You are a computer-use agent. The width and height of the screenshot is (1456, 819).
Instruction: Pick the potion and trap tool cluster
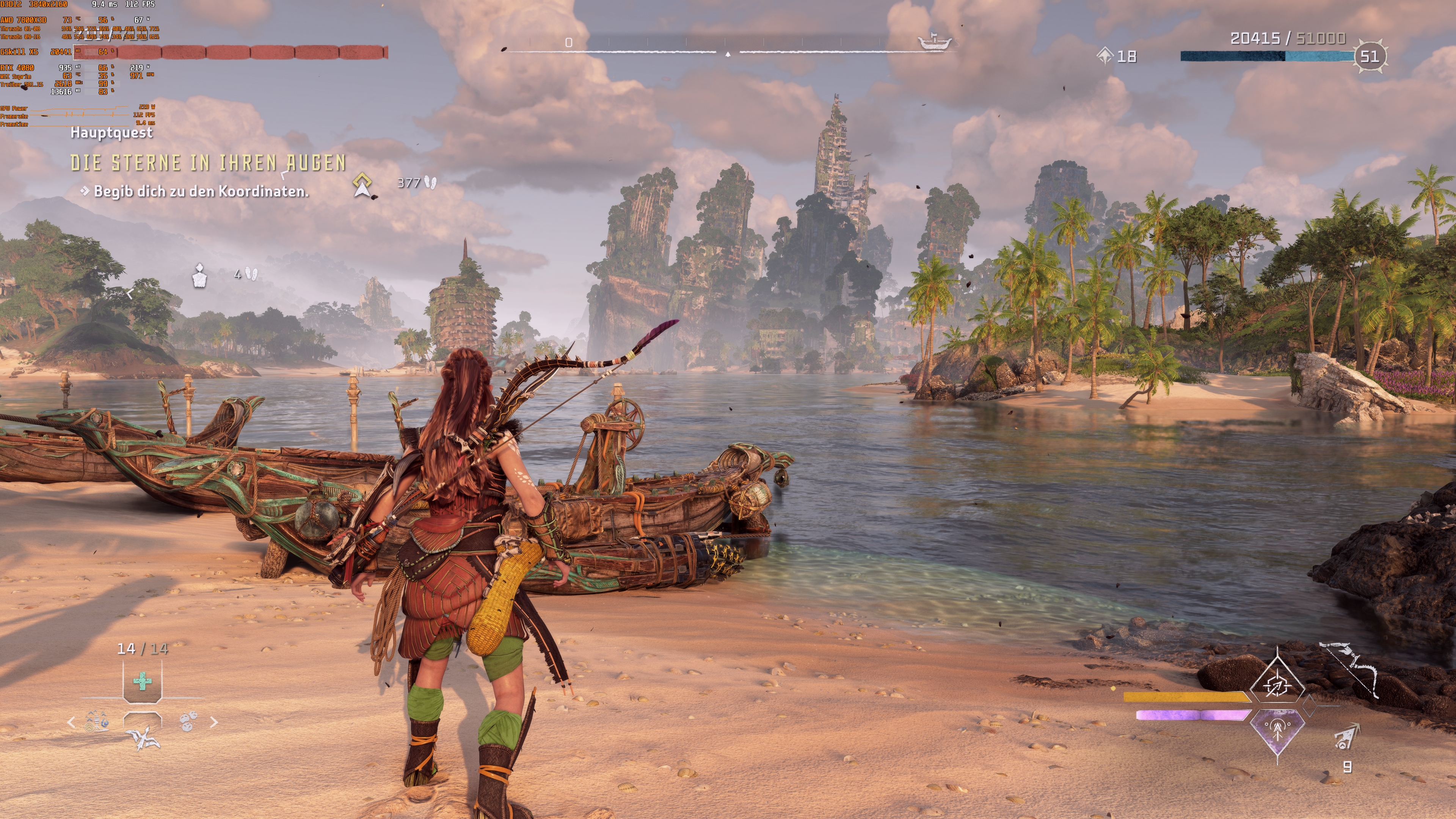[x=97, y=722]
